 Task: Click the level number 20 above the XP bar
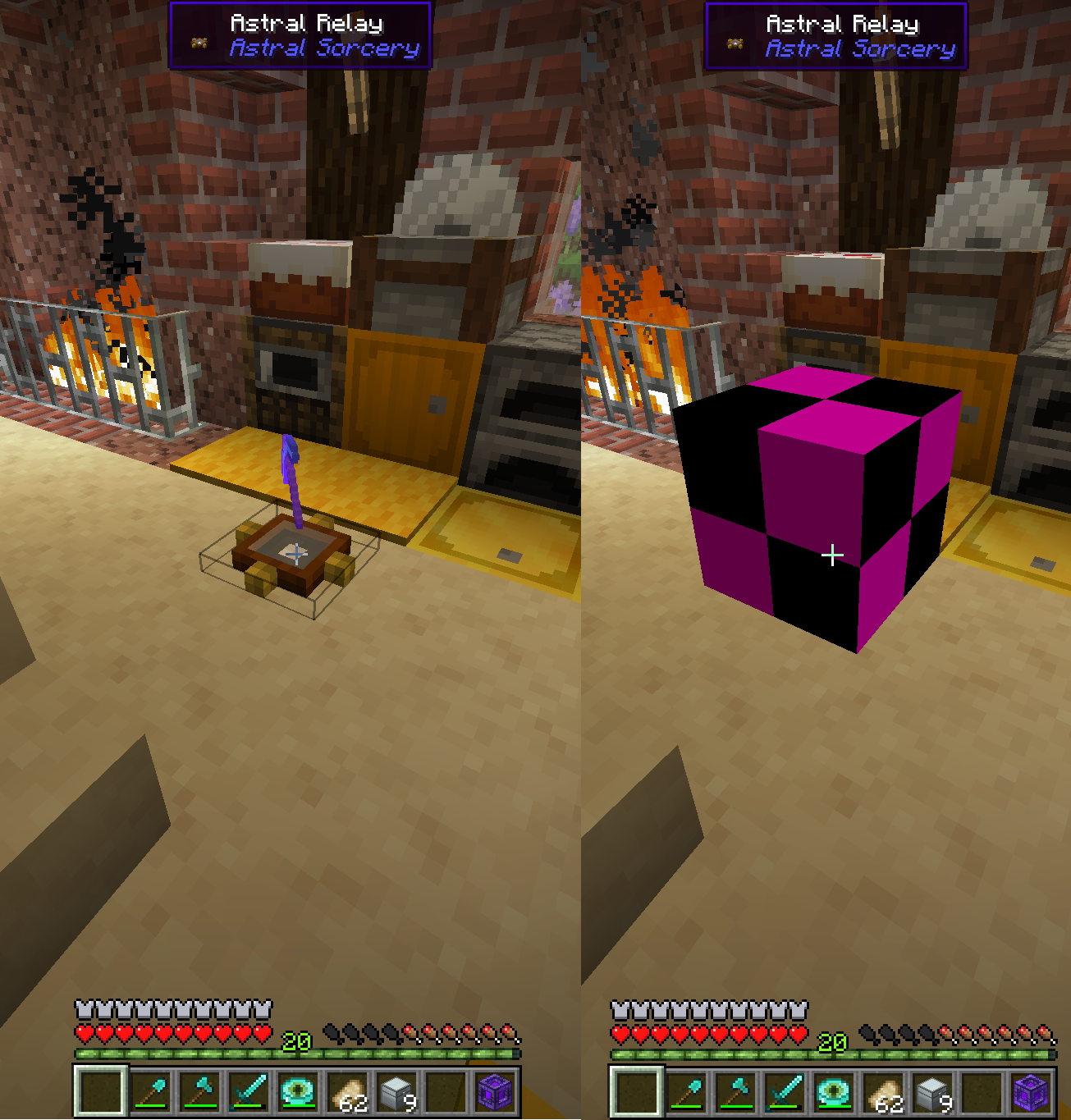pos(295,1042)
